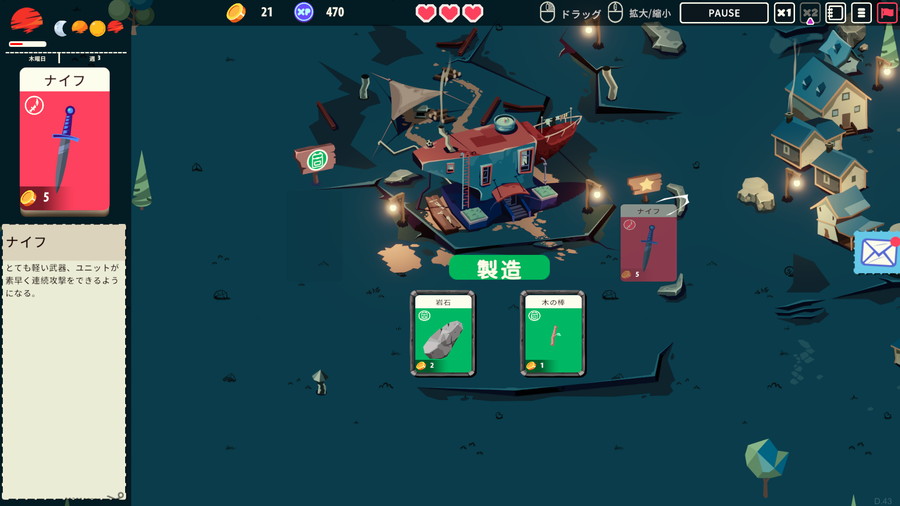Open the three-line options menu
Image resolution: width=900 pixels, height=506 pixels.
(861, 13)
